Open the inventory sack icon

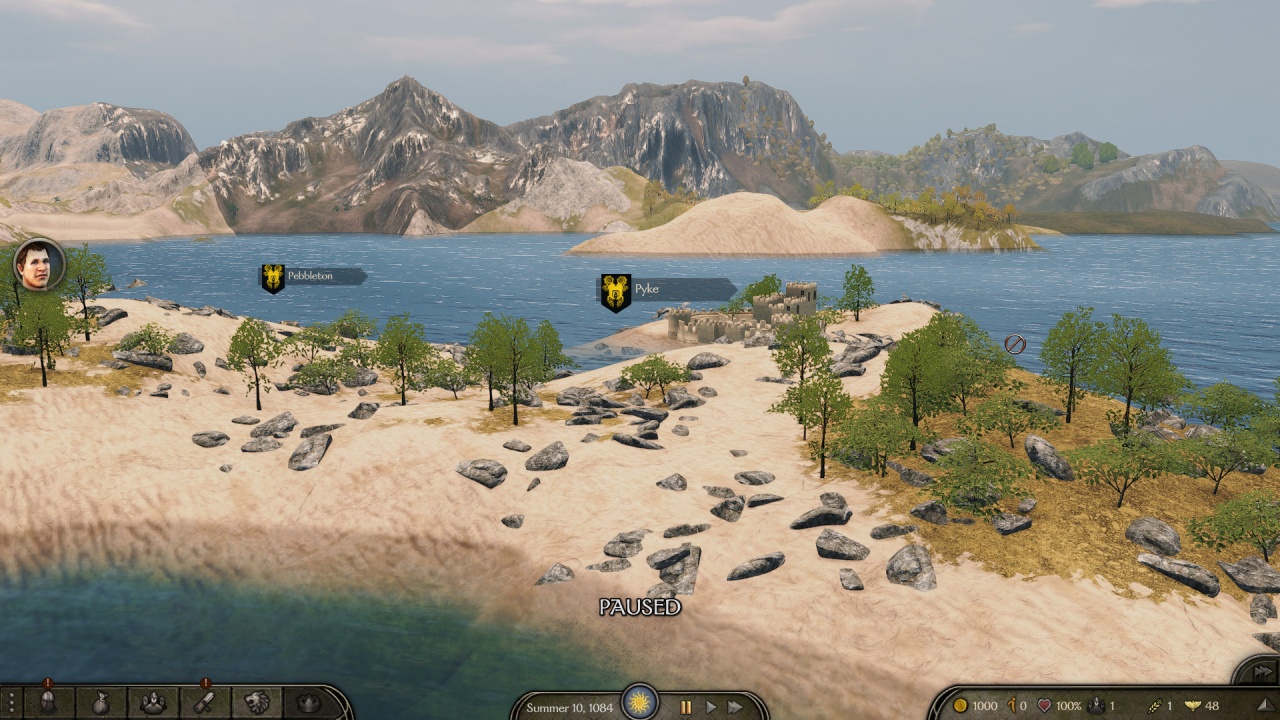coord(100,703)
